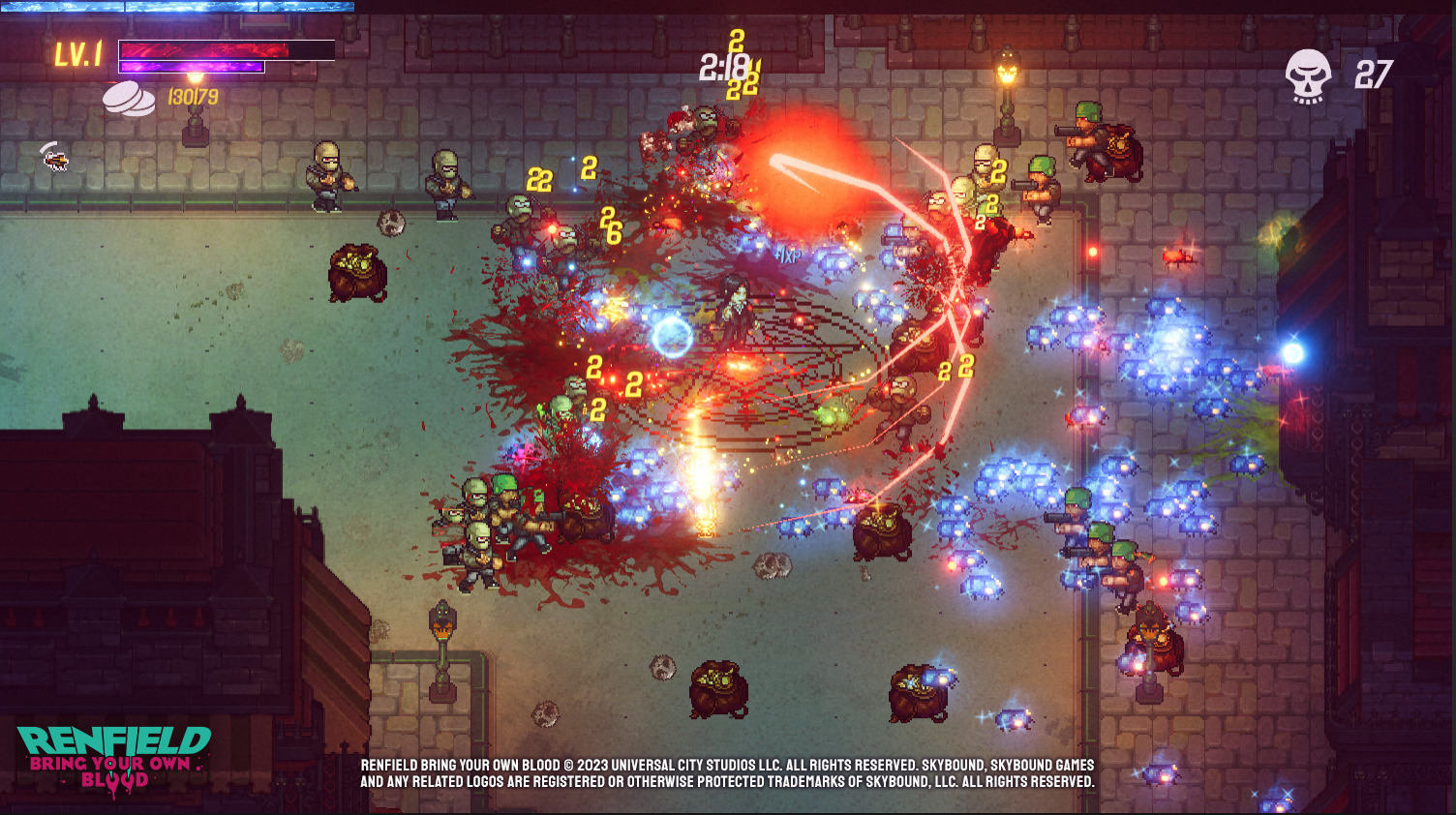Select the equipped weapon icon with cooldown arc

click(55, 157)
